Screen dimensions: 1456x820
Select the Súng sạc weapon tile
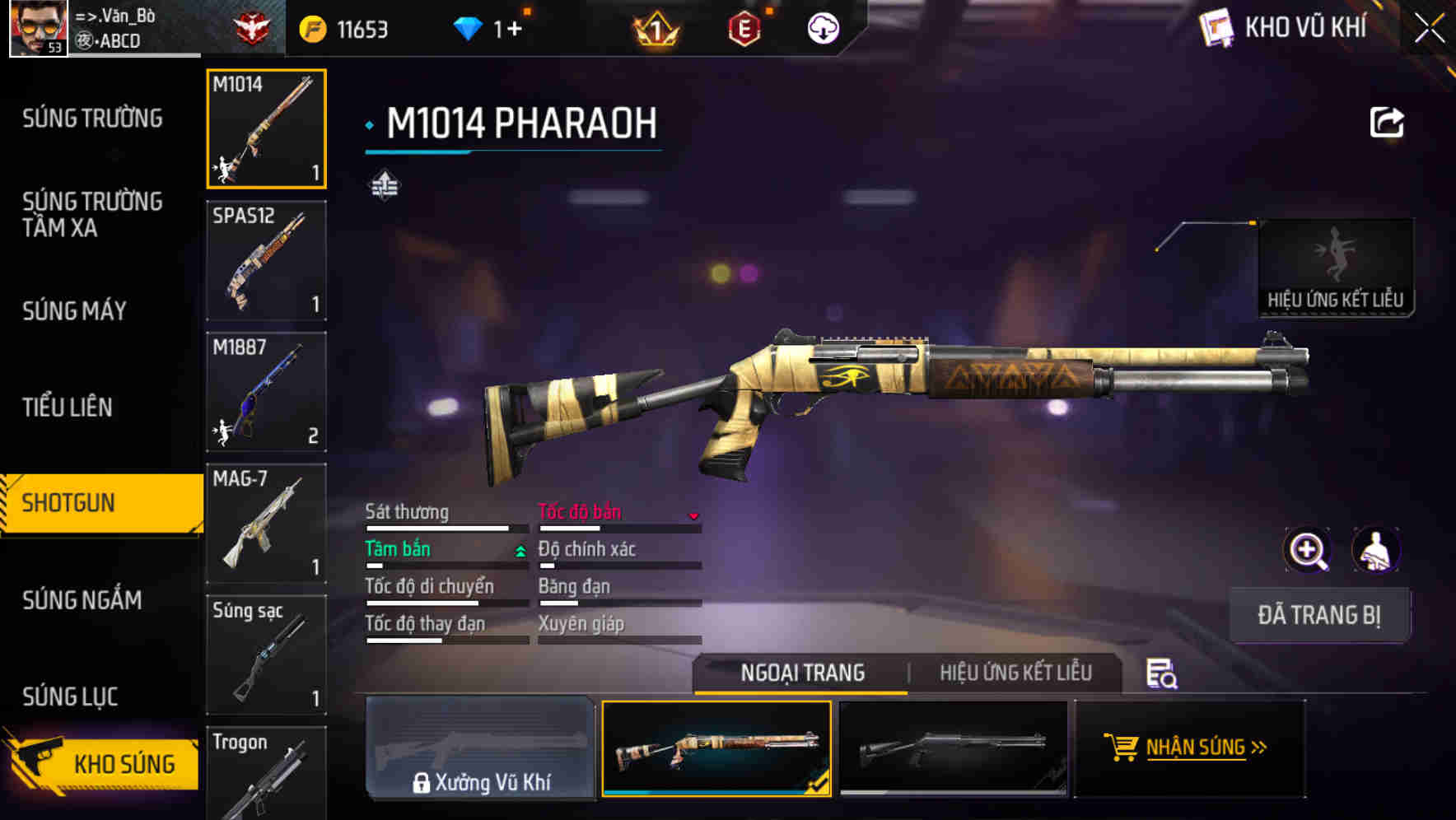266,655
